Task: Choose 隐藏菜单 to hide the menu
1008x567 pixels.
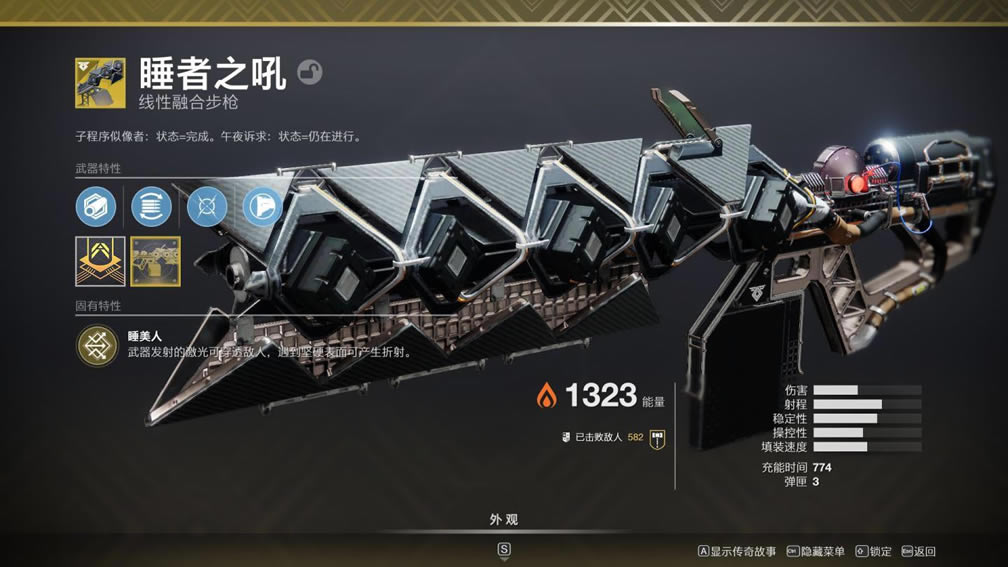Action: click(816, 551)
